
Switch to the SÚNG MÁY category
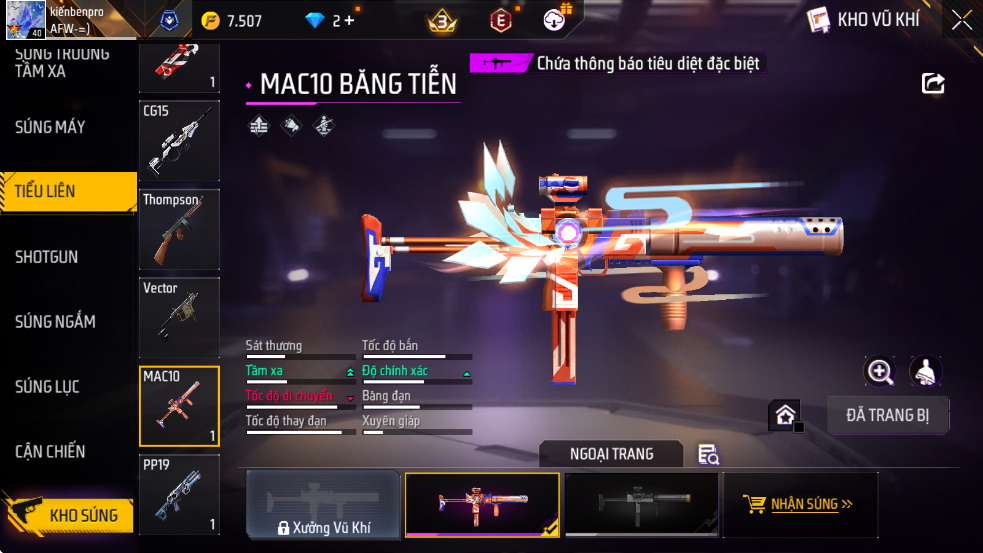point(50,127)
